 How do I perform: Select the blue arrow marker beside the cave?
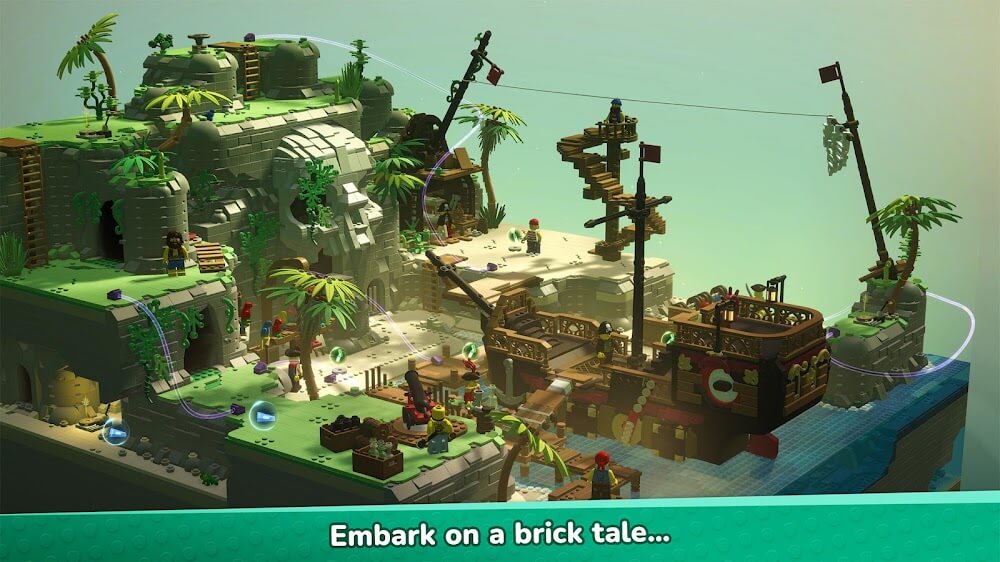[x=116, y=433]
